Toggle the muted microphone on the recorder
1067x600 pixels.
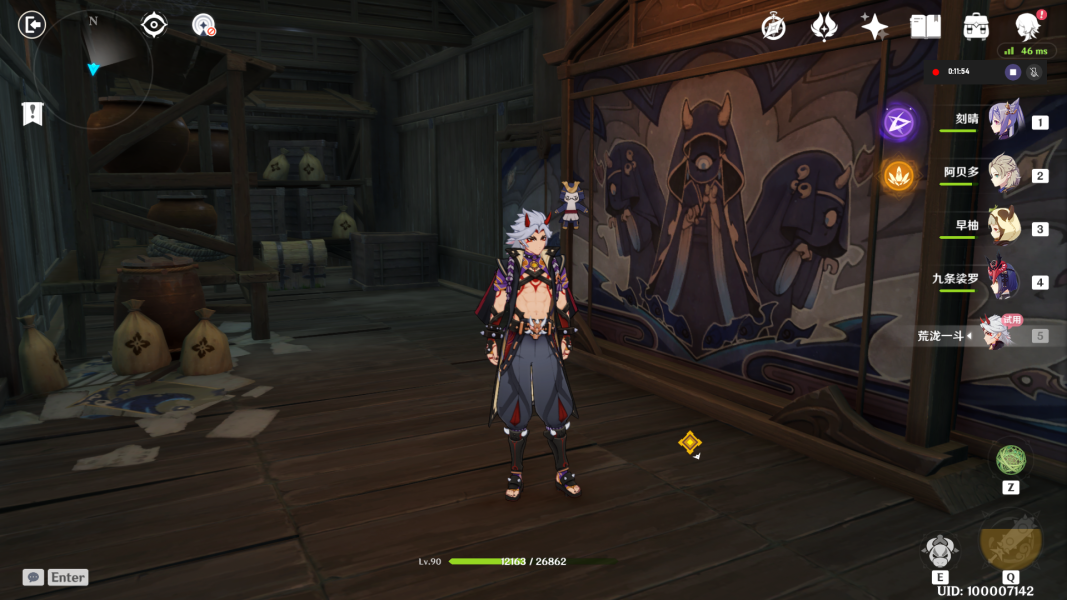pyautogui.click(x=1034, y=72)
